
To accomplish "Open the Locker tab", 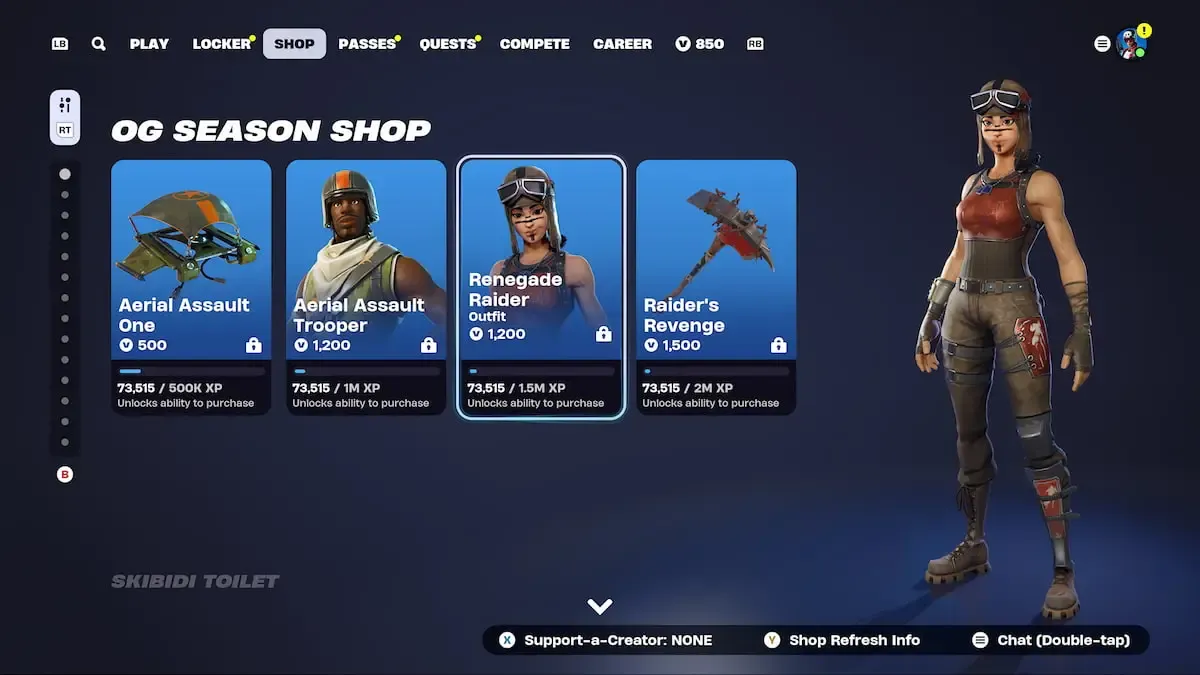I will point(222,44).
